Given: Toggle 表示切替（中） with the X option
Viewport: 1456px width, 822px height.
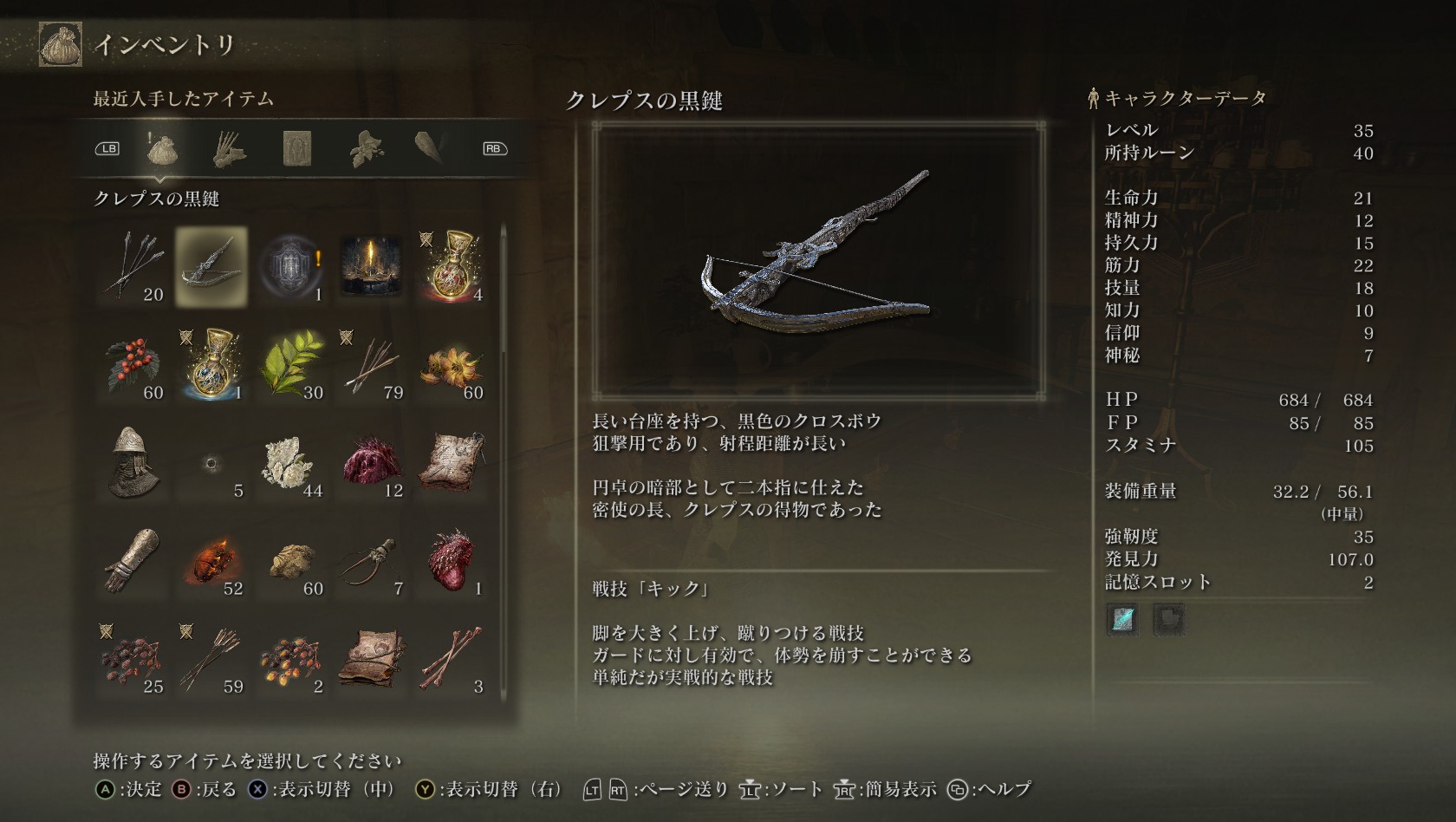Looking at the screenshot, I should pos(260,790).
